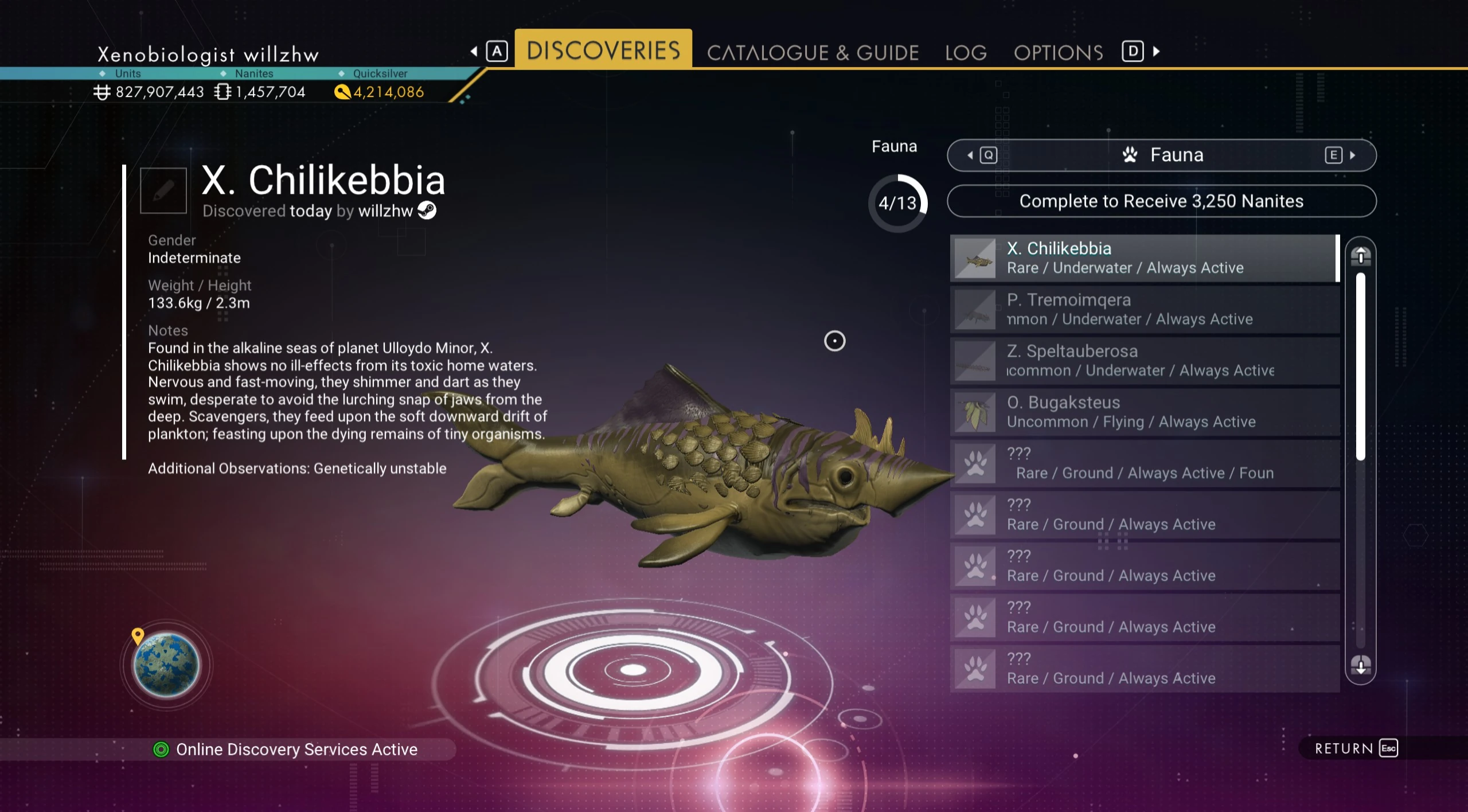1468x812 pixels.
Task: Switch to the previous discovery category
Action: (x=982, y=155)
